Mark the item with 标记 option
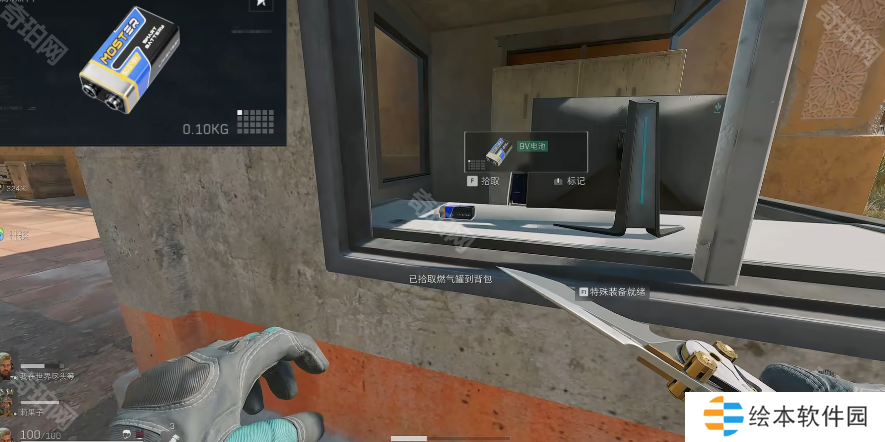The height and width of the screenshot is (442, 885). click(x=568, y=182)
